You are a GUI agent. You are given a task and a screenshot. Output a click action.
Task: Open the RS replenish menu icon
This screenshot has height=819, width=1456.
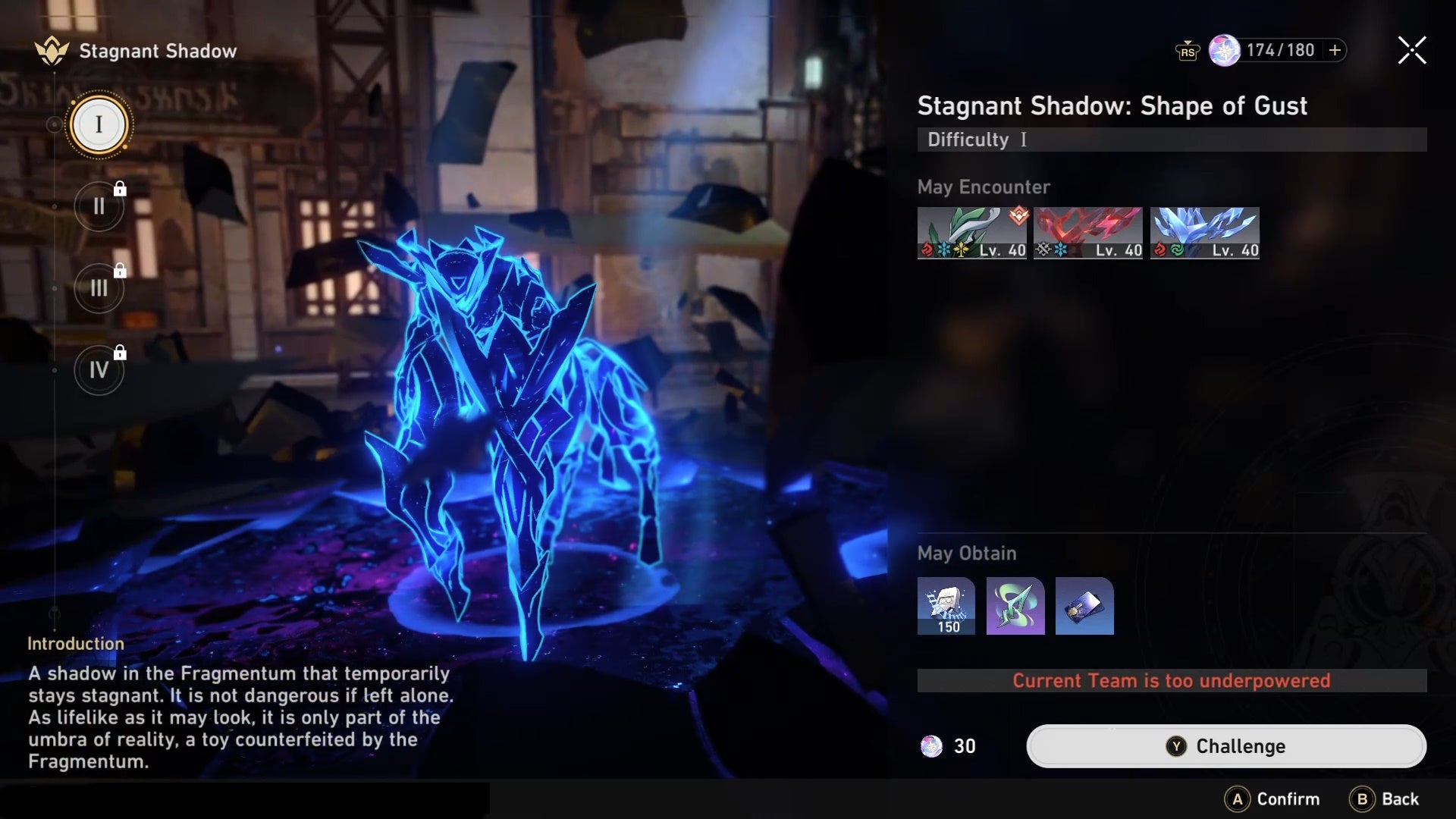click(x=1189, y=52)
